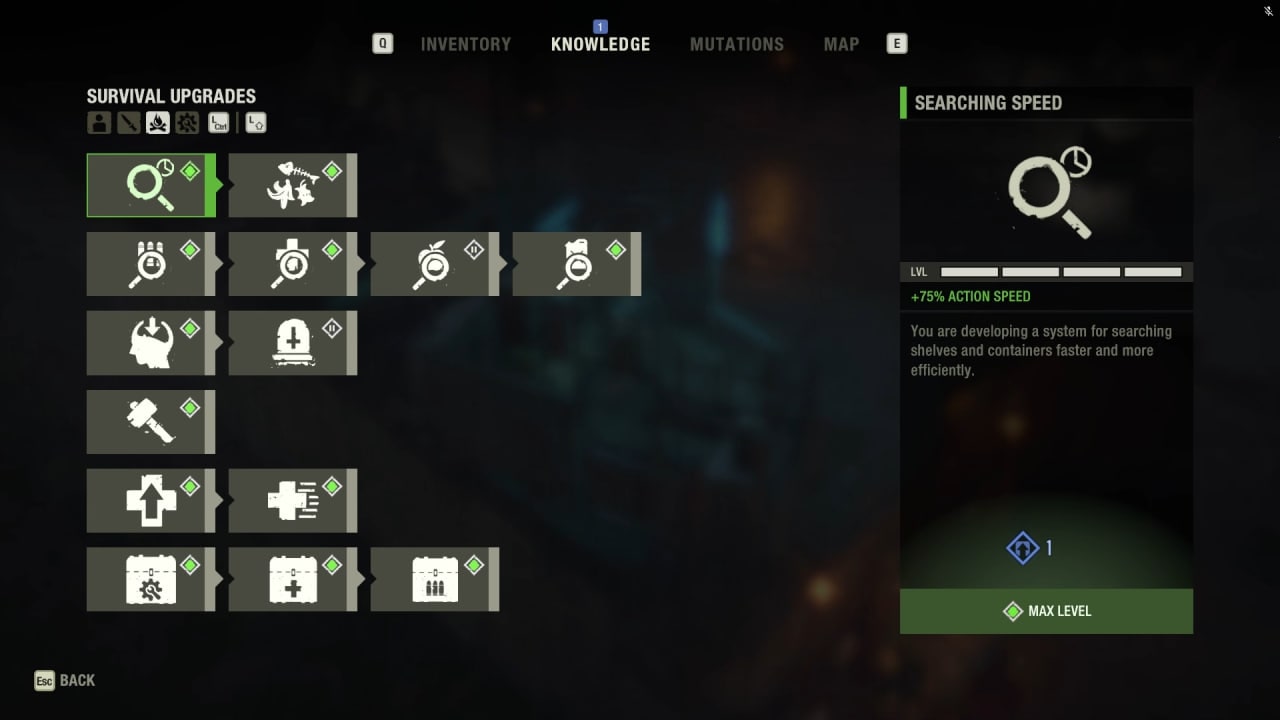Select the cross with speed lines upgrade
The width and height of the screenshot is (1280, 720).
[292, 500]
